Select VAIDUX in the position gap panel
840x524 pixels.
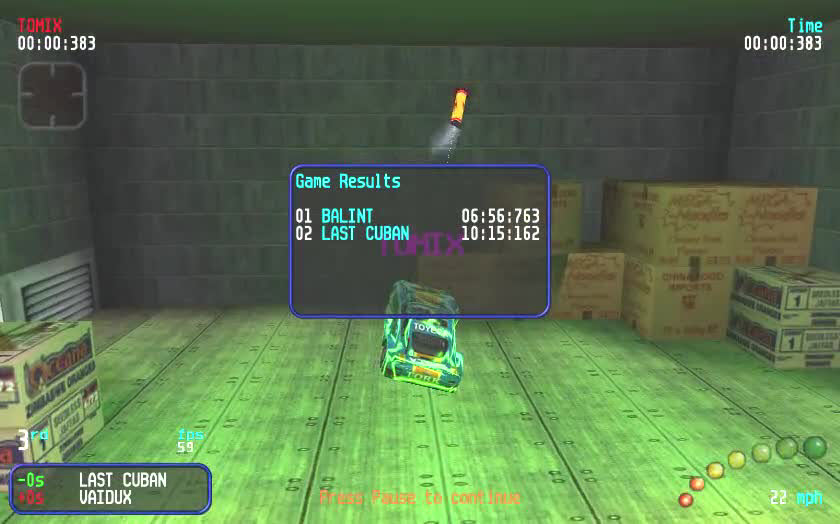[105, 497]
